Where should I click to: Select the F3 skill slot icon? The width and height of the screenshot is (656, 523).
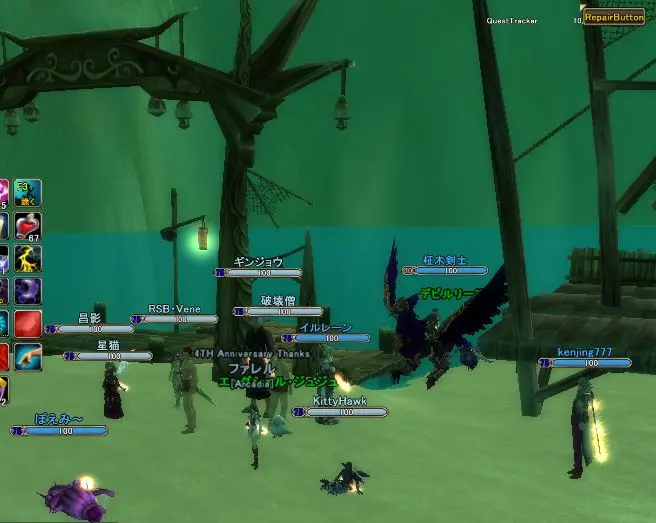[x=27, y=193]
